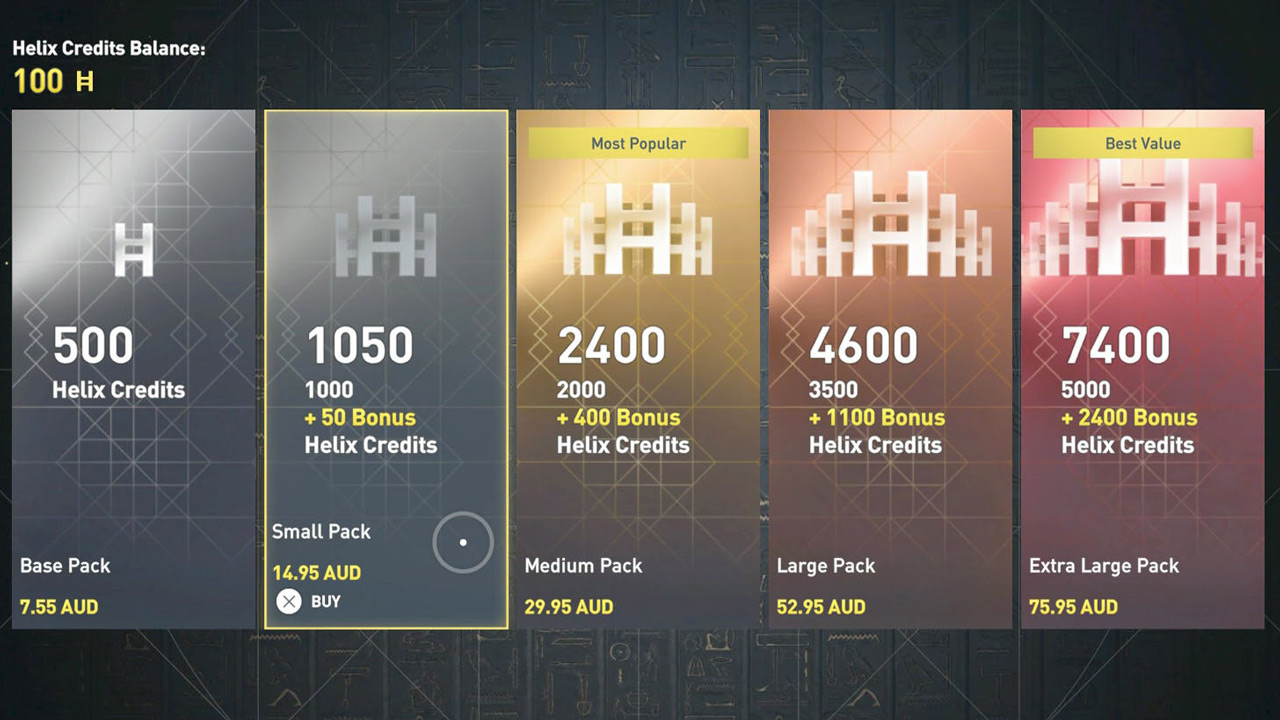Select the Extra Large Pack's red Helix icon
The image size is (1280, 720).
pyautogui.click(x=1143, y=220)
